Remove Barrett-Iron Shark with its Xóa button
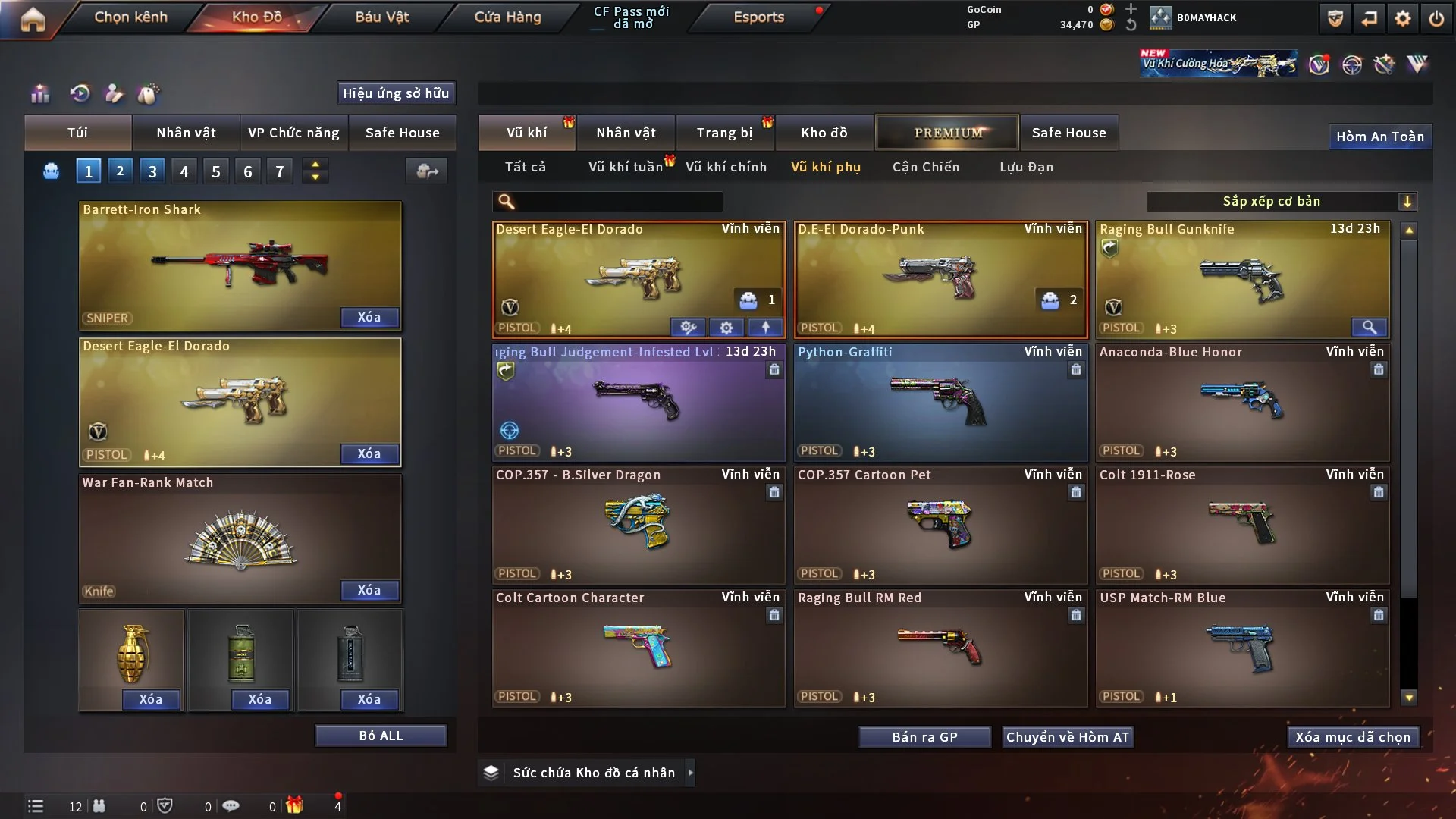Screen dimensions: 1456x819 (369, 317)
